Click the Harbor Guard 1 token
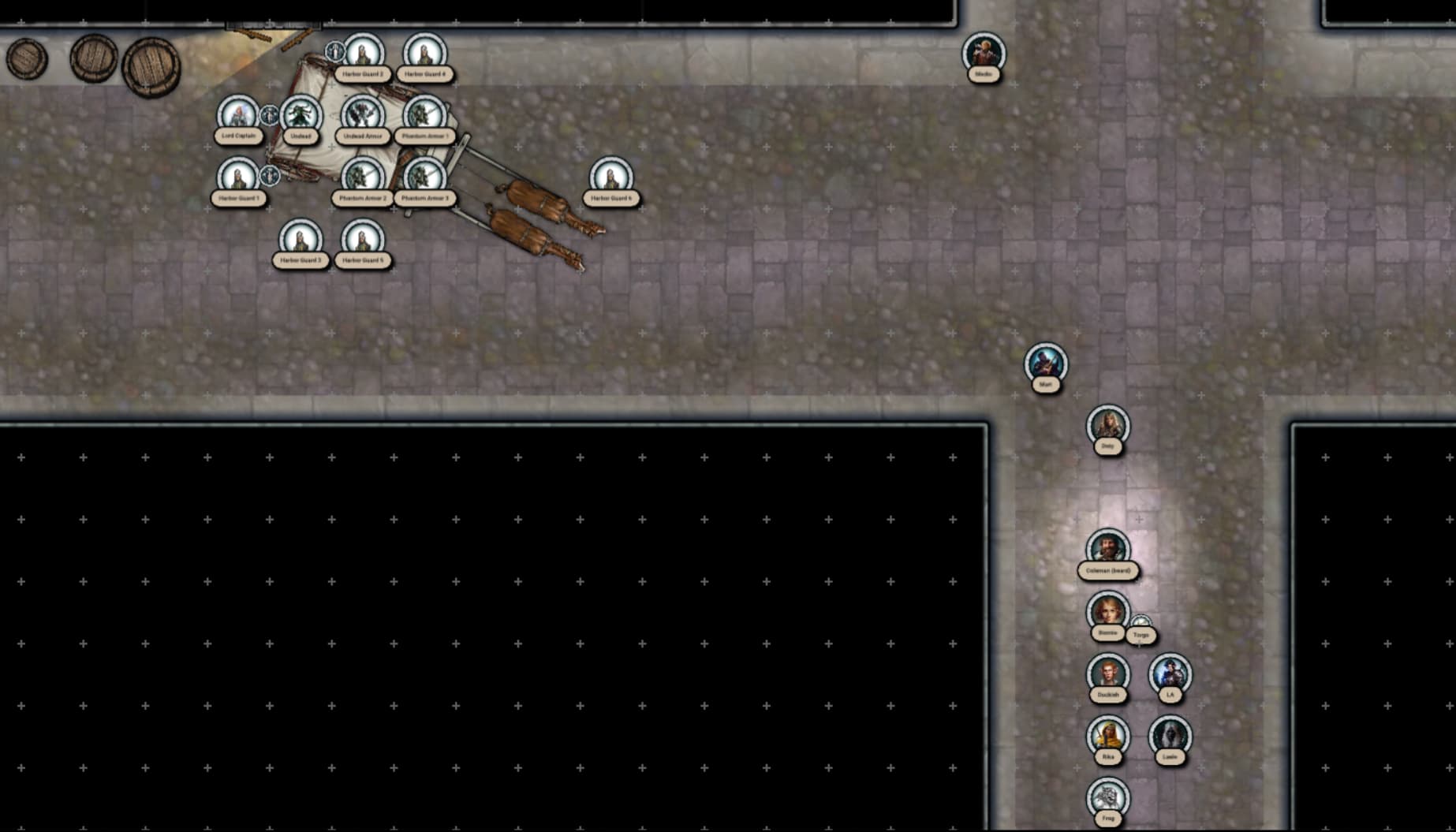Screen dimensions: 1456x832 [x=237, y=177]
